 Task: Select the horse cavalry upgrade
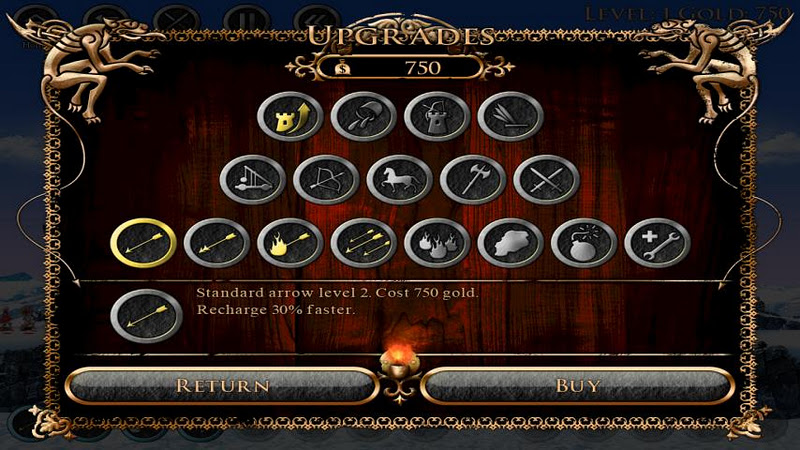pyautogui.click(x=400, y=181)
